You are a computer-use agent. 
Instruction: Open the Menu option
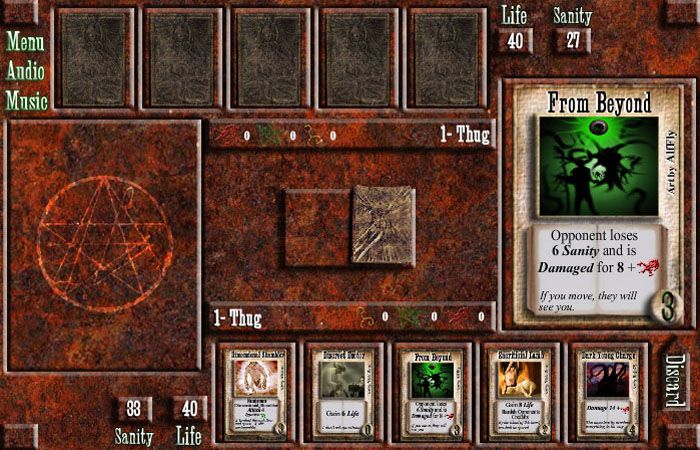pos(26,42)
